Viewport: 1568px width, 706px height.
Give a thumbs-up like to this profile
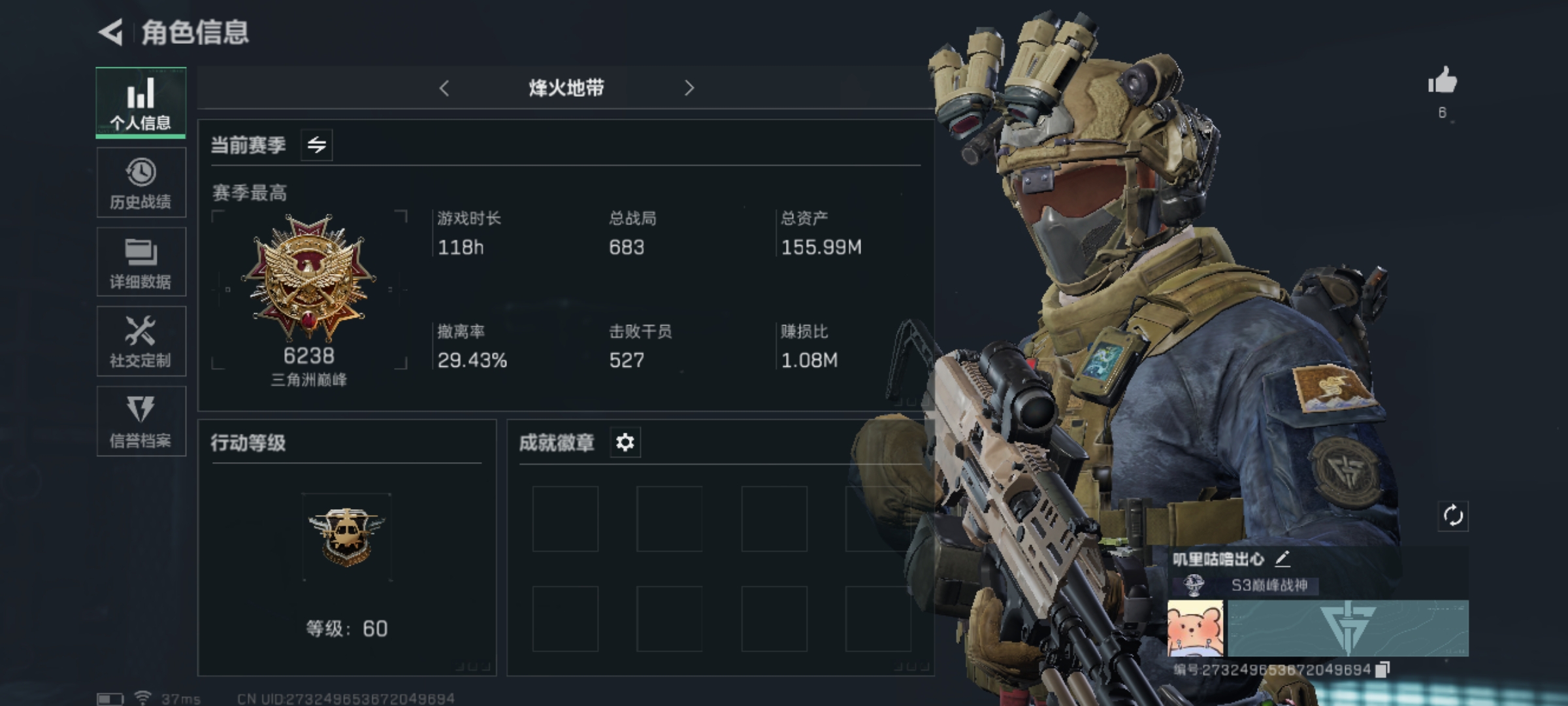point(1442,82)
